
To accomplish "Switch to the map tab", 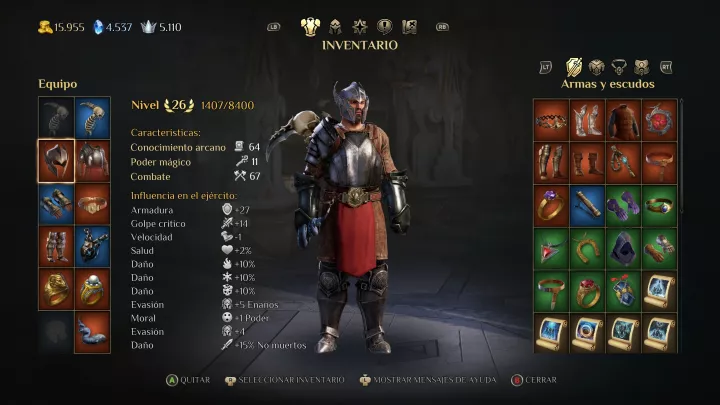I will 409,27.
